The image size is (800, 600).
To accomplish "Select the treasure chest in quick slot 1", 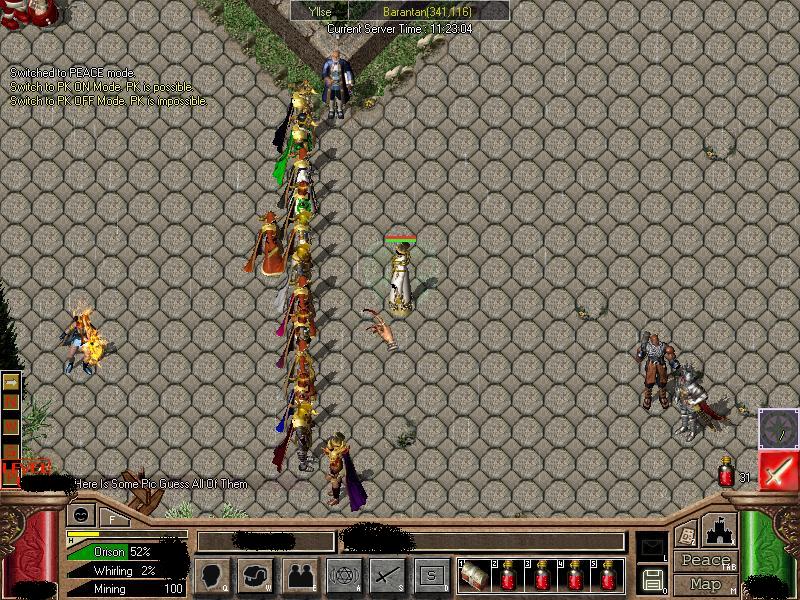I will (475, 576).
